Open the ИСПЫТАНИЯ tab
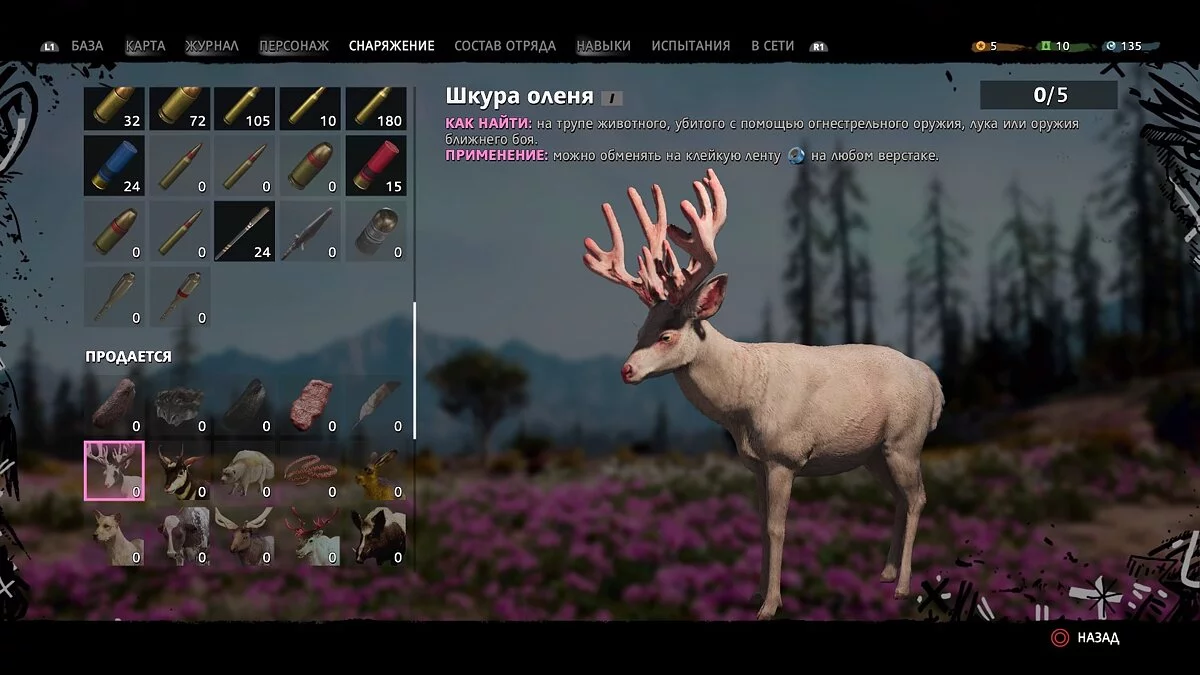 pos(691,46)
